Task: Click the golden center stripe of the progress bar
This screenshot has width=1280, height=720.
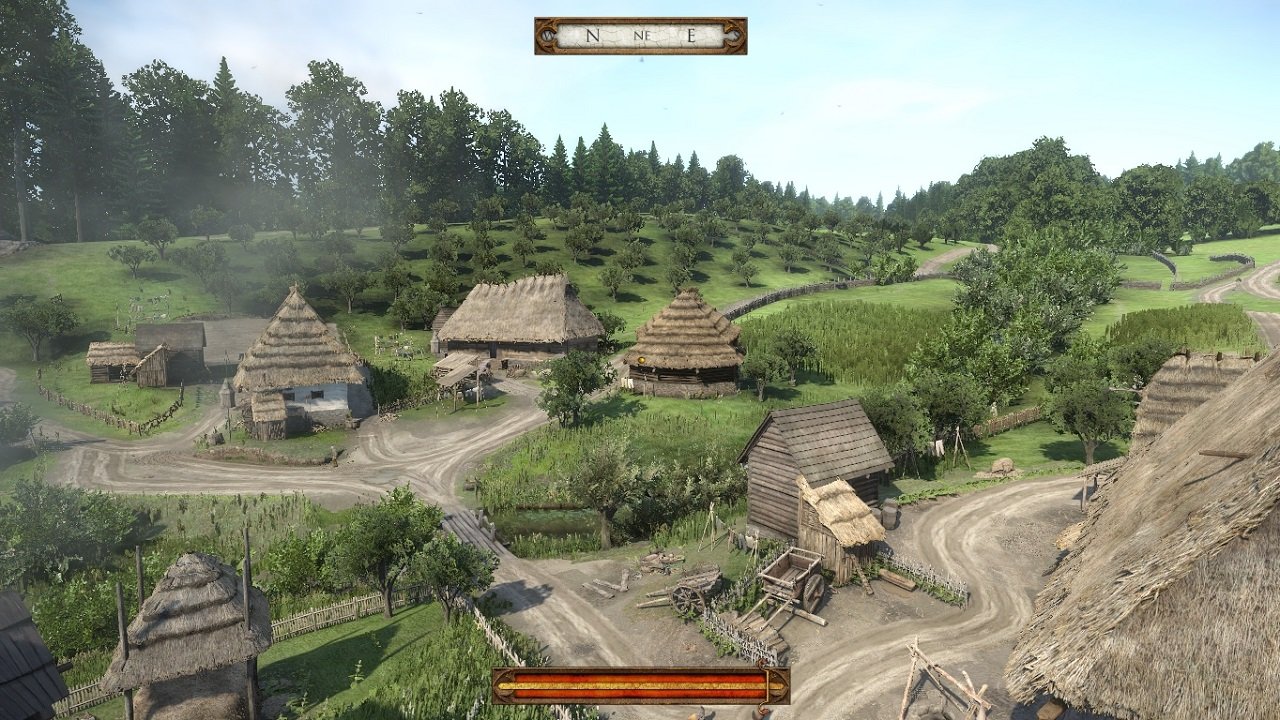Action: click(x=640, y=684)
